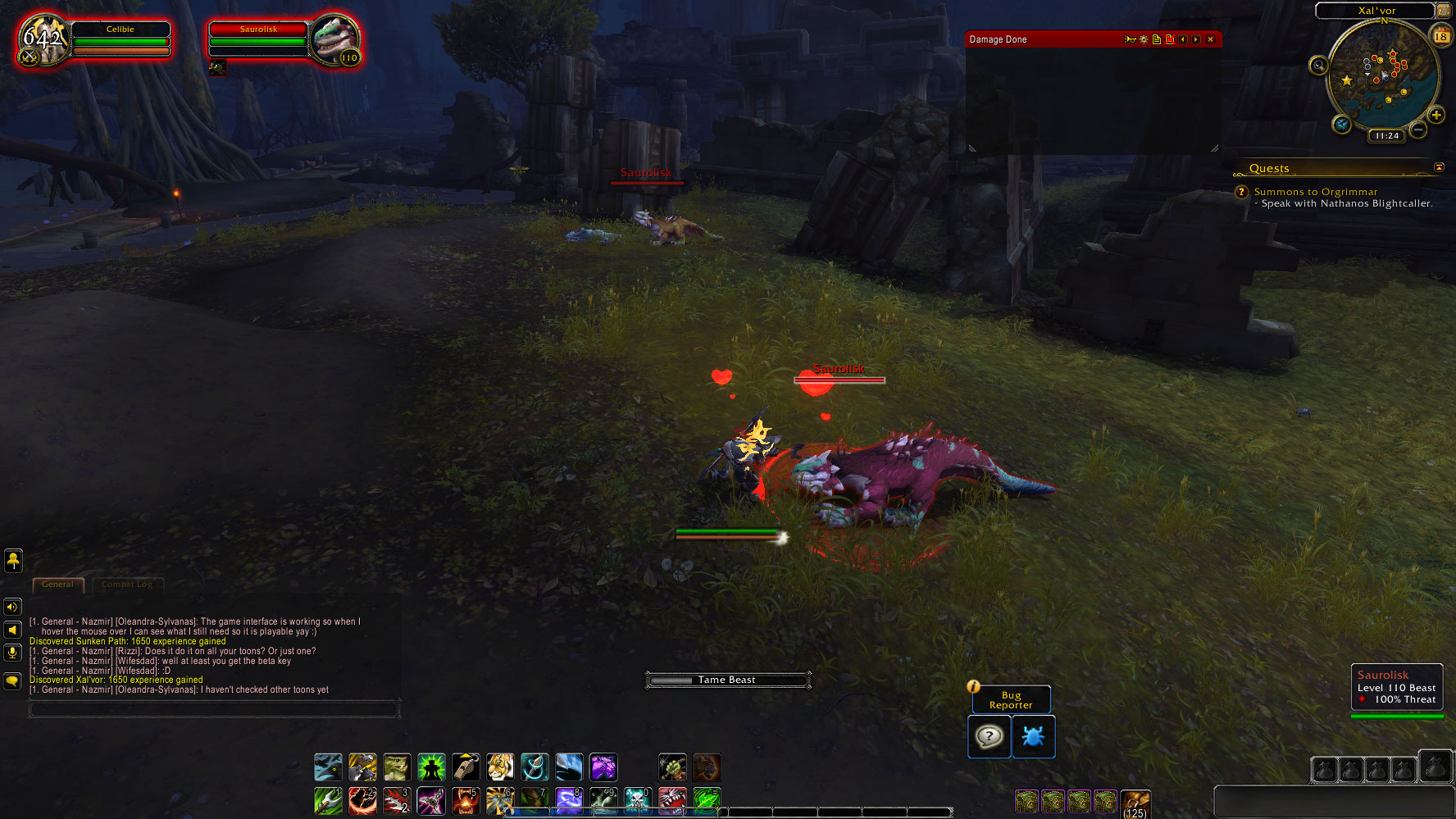Open the world map button beside Xal'vor
The width and height of the screenshot is (1456, 819).
tap(1443, 11)
